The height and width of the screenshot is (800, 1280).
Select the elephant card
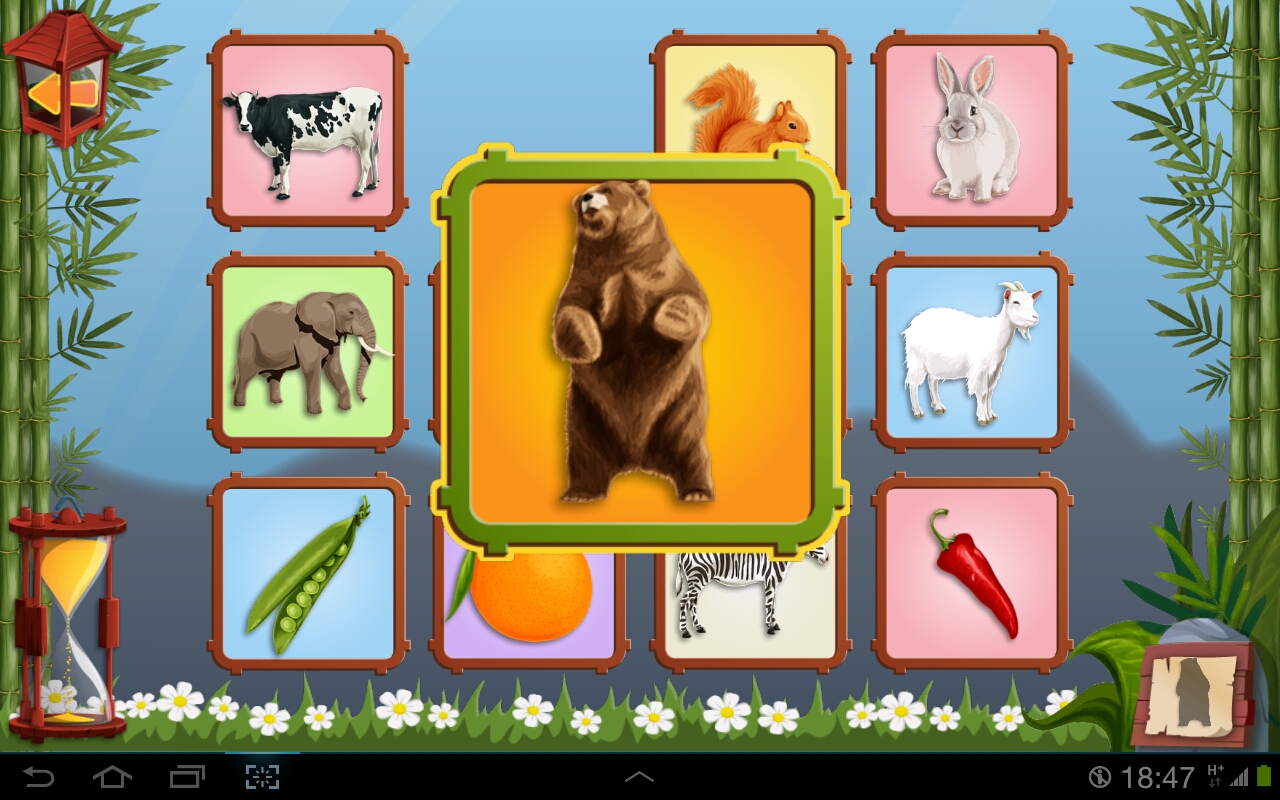(307, 352)
